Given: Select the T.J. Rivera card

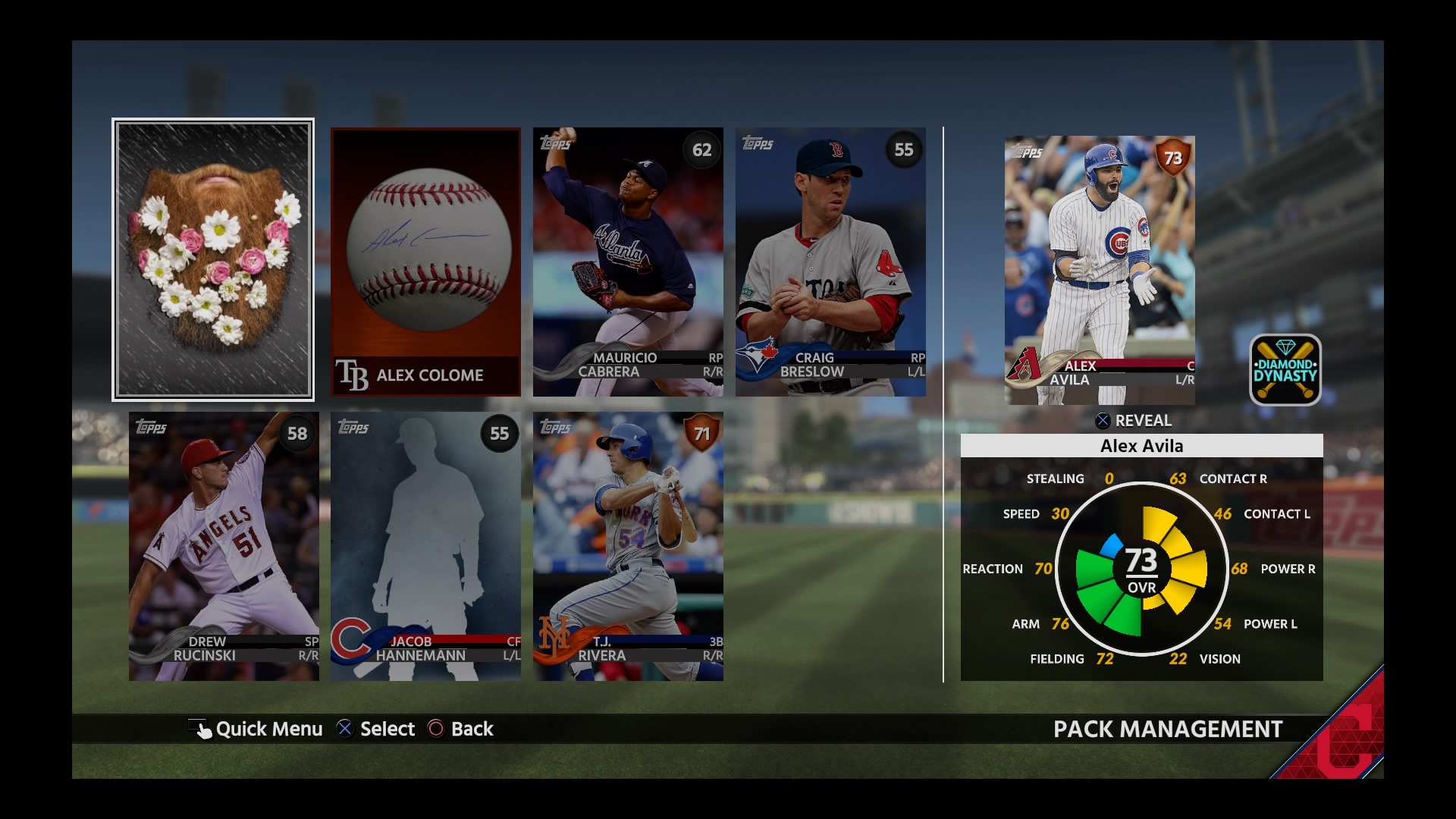Looking at the screenshot, I should [x=628, y=546].
